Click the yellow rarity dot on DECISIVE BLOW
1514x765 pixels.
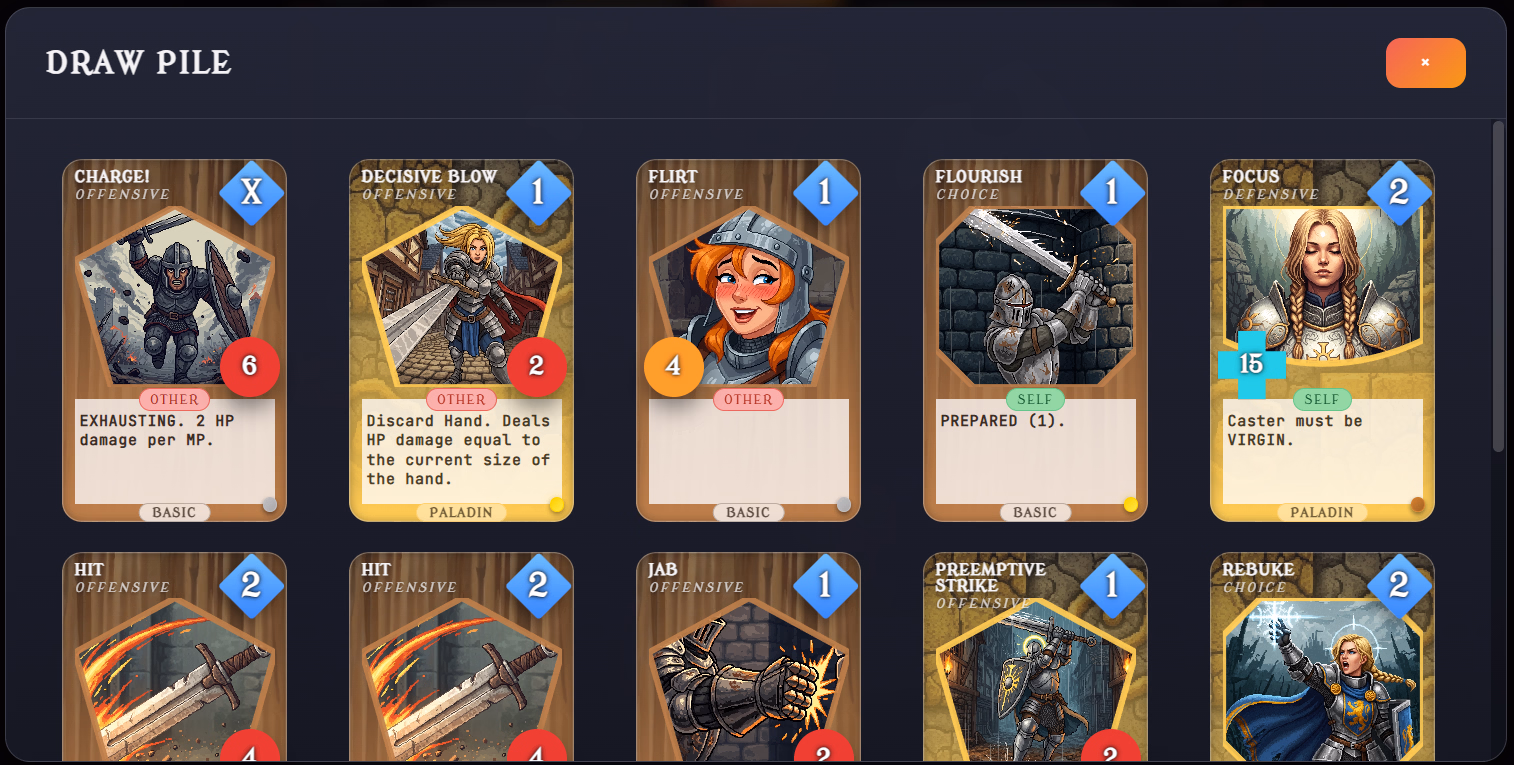556,505
